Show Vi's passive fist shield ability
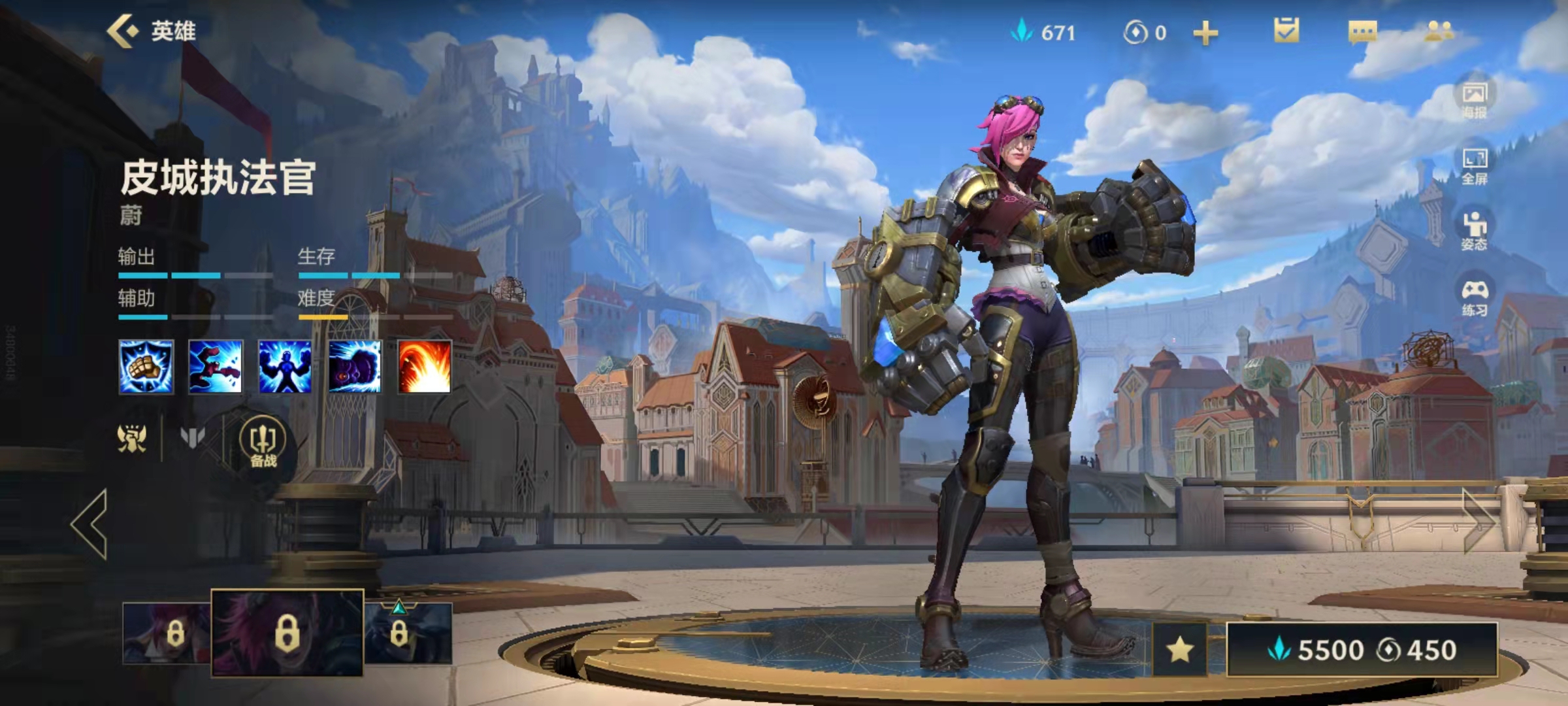 click(146, 367)
